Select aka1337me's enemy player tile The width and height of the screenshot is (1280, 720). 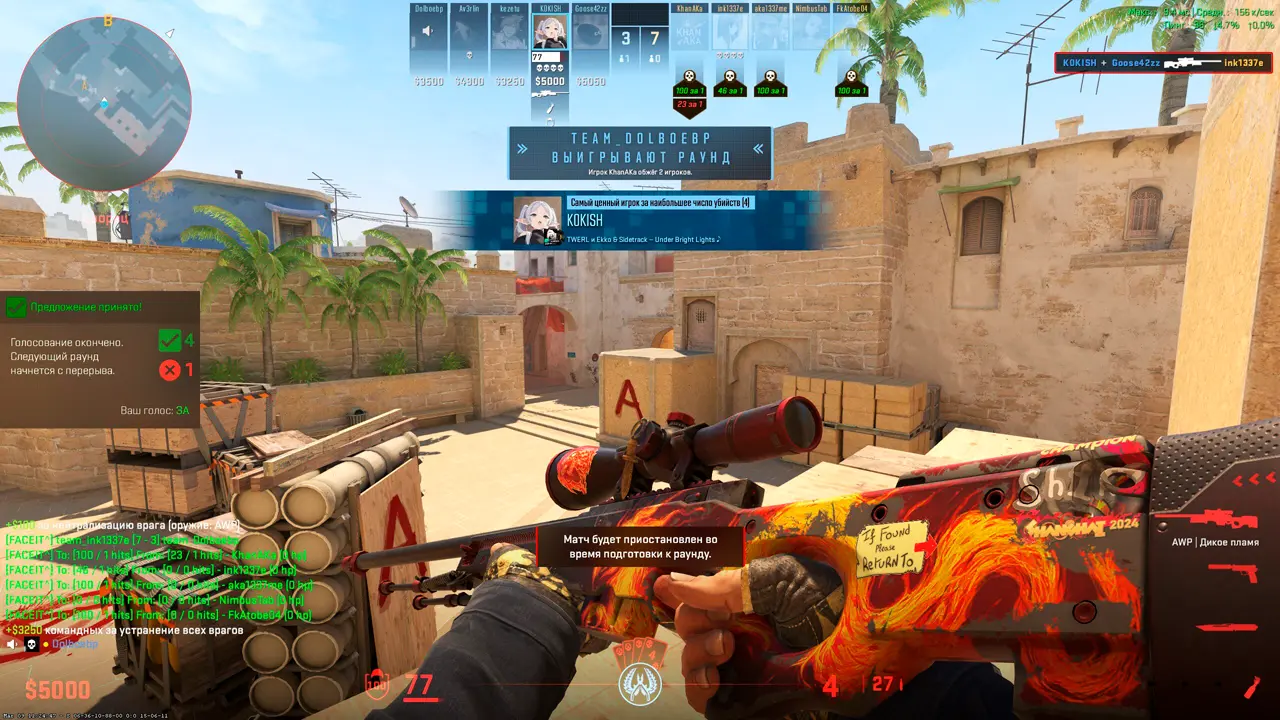click(x=770, y=33)
